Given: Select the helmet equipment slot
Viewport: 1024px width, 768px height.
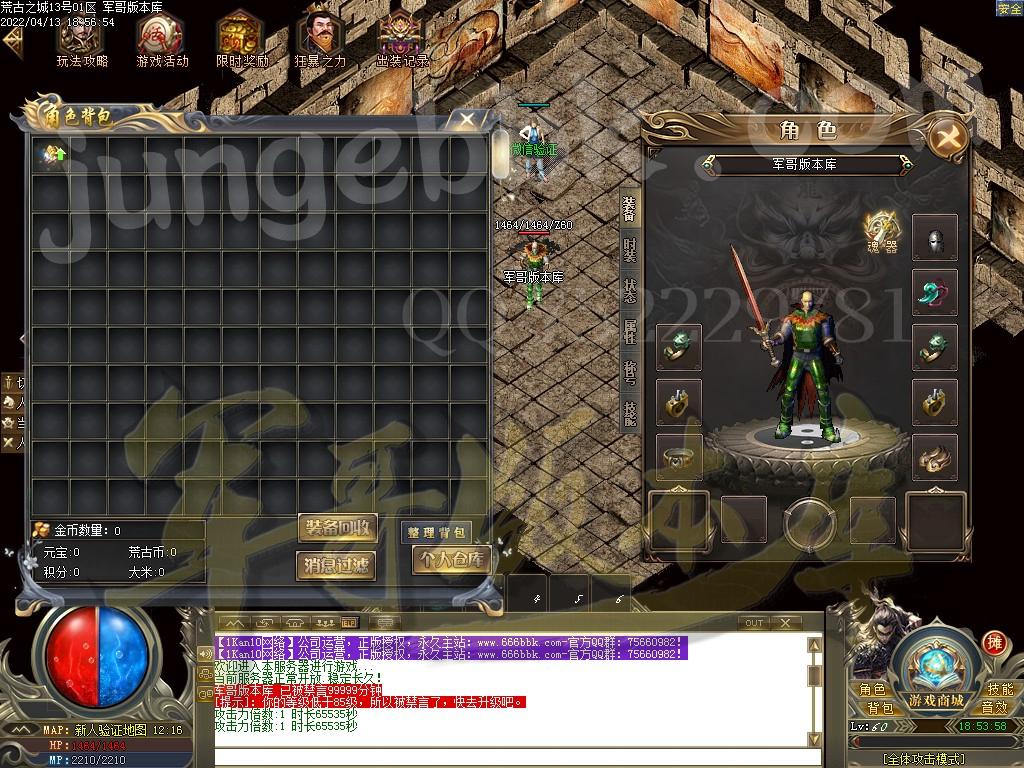Looking at the screenshot, I should click(x=935, y=238).
